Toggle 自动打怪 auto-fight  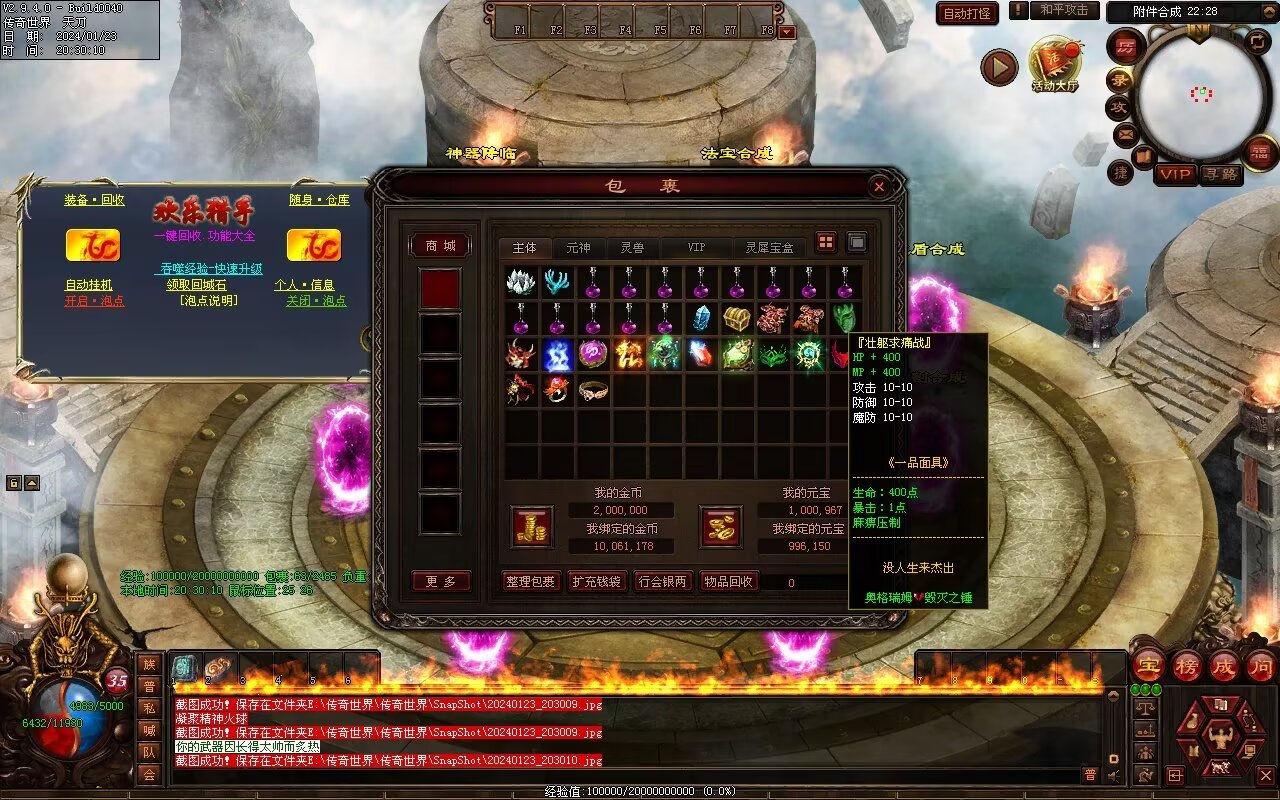967,13
